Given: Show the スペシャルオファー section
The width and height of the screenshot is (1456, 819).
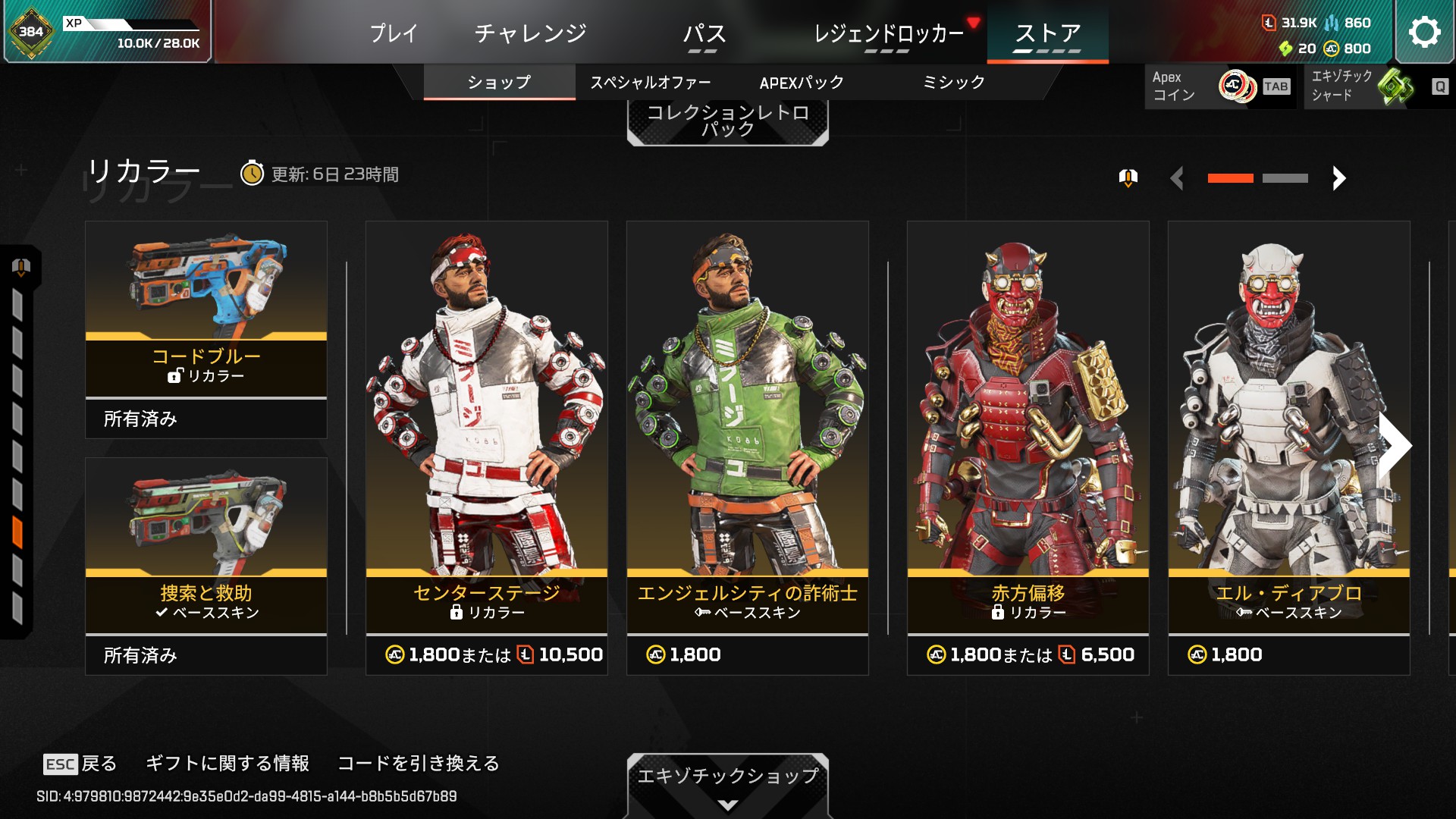Looking at the screenshot, I should tap(650, 82).
